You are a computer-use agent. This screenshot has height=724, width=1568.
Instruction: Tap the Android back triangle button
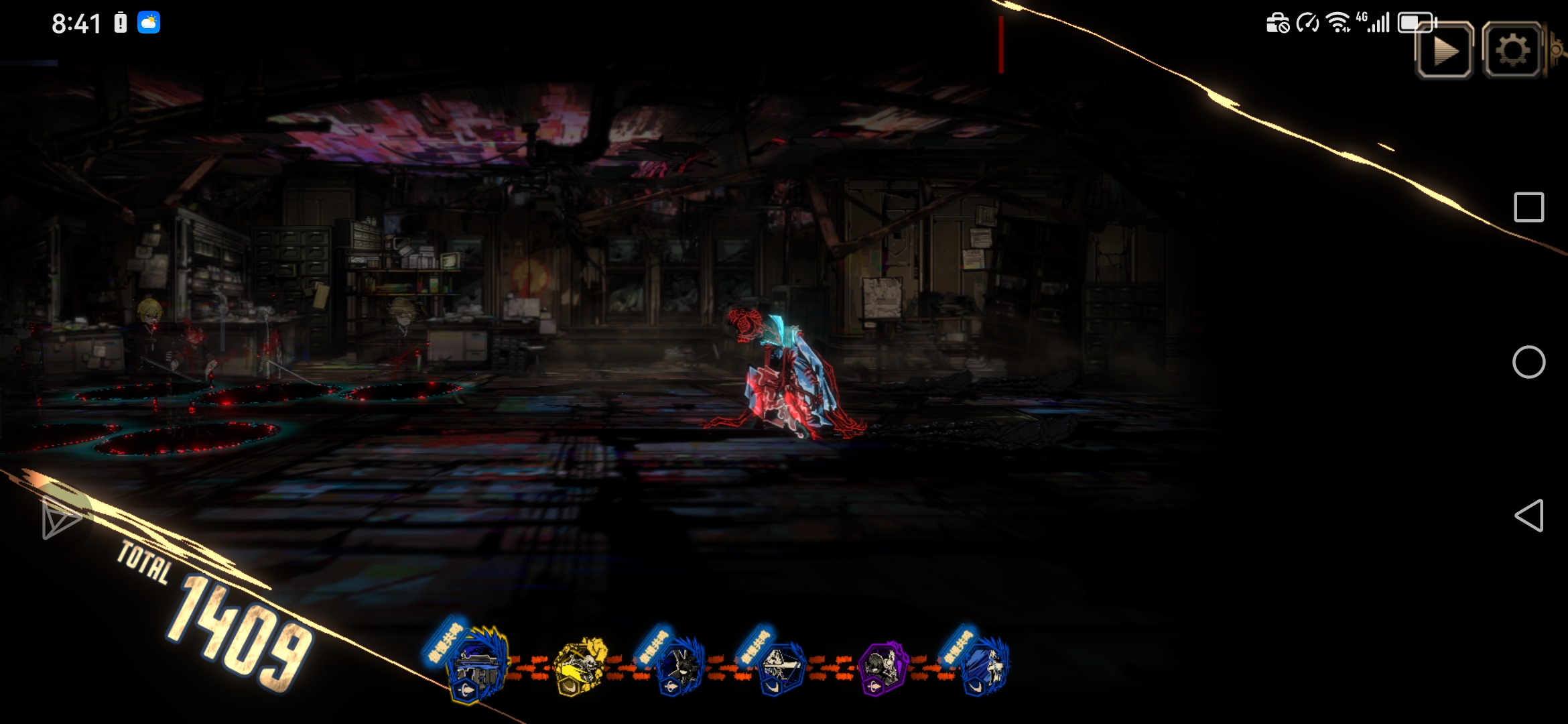pos(1528,516)
